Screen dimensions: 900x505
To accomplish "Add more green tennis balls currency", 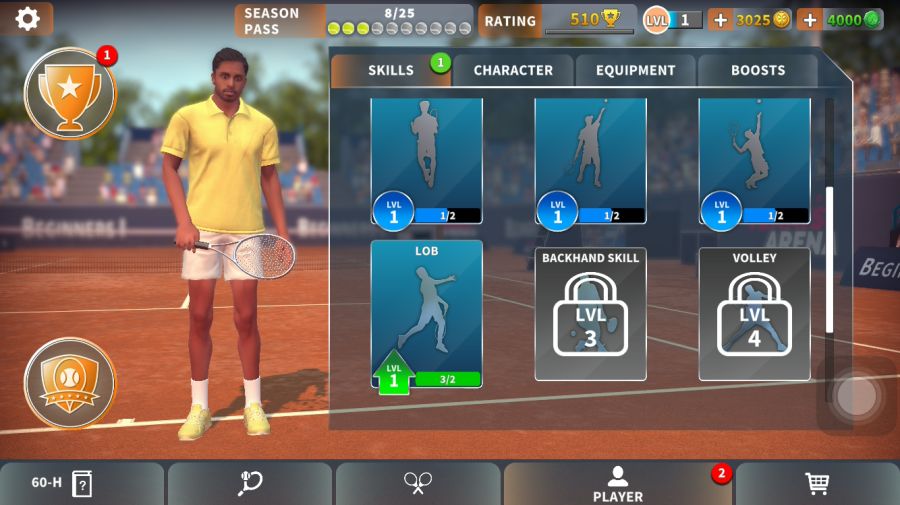I will click(x=809, y=20).
